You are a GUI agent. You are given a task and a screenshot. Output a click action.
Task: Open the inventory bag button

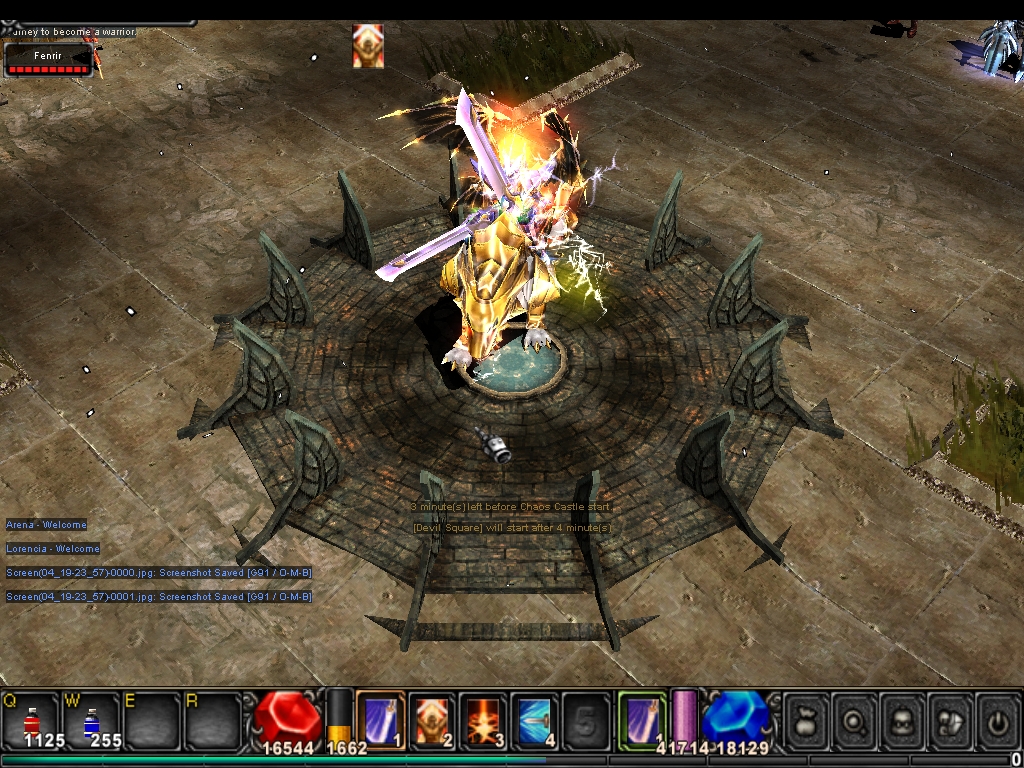[x=808, y=719]
